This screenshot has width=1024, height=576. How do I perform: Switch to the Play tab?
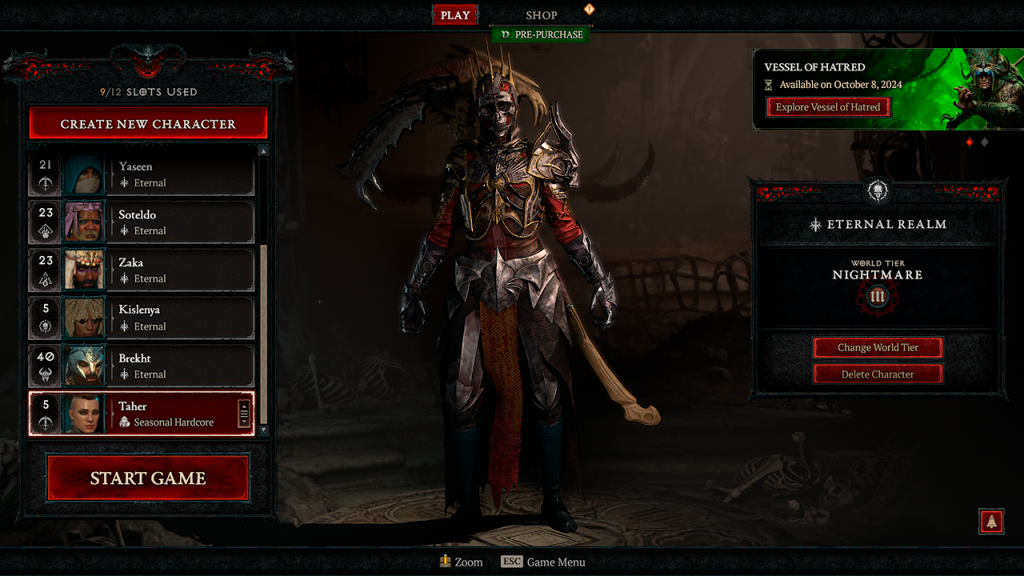[x=455, y=15]
